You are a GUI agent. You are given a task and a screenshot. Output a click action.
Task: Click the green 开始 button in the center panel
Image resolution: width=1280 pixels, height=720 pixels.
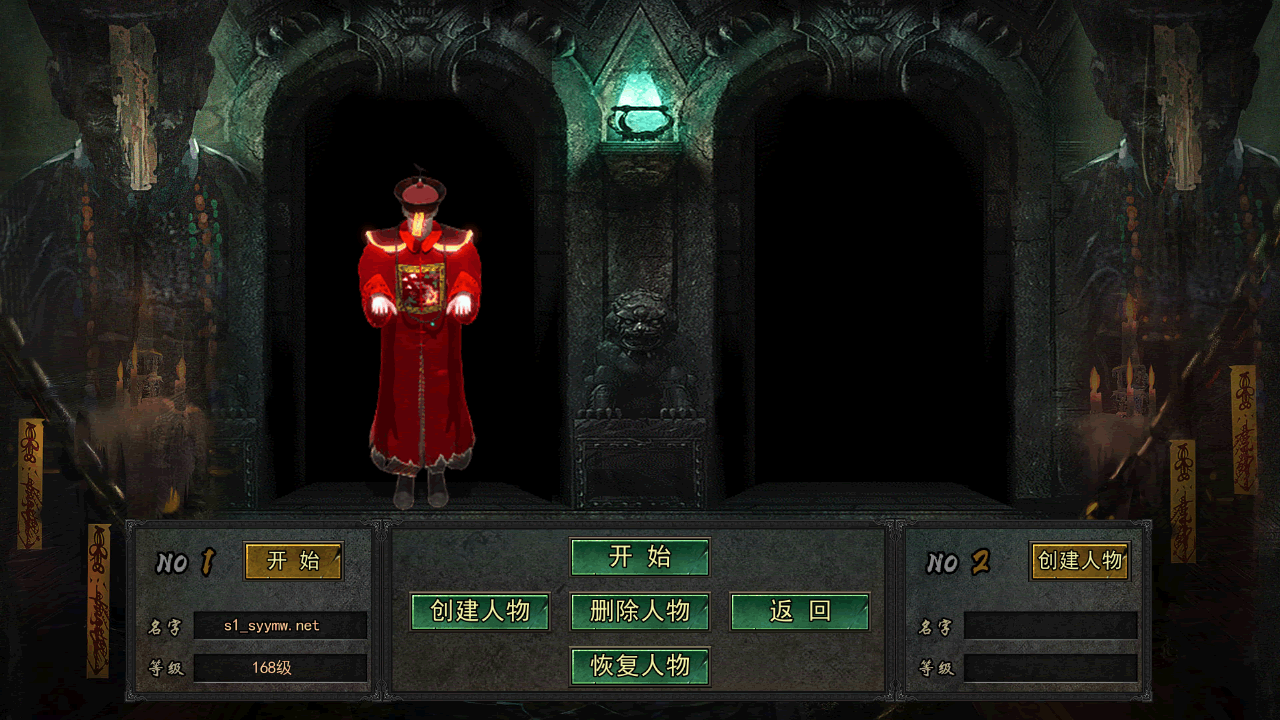(x=640, y=557)
